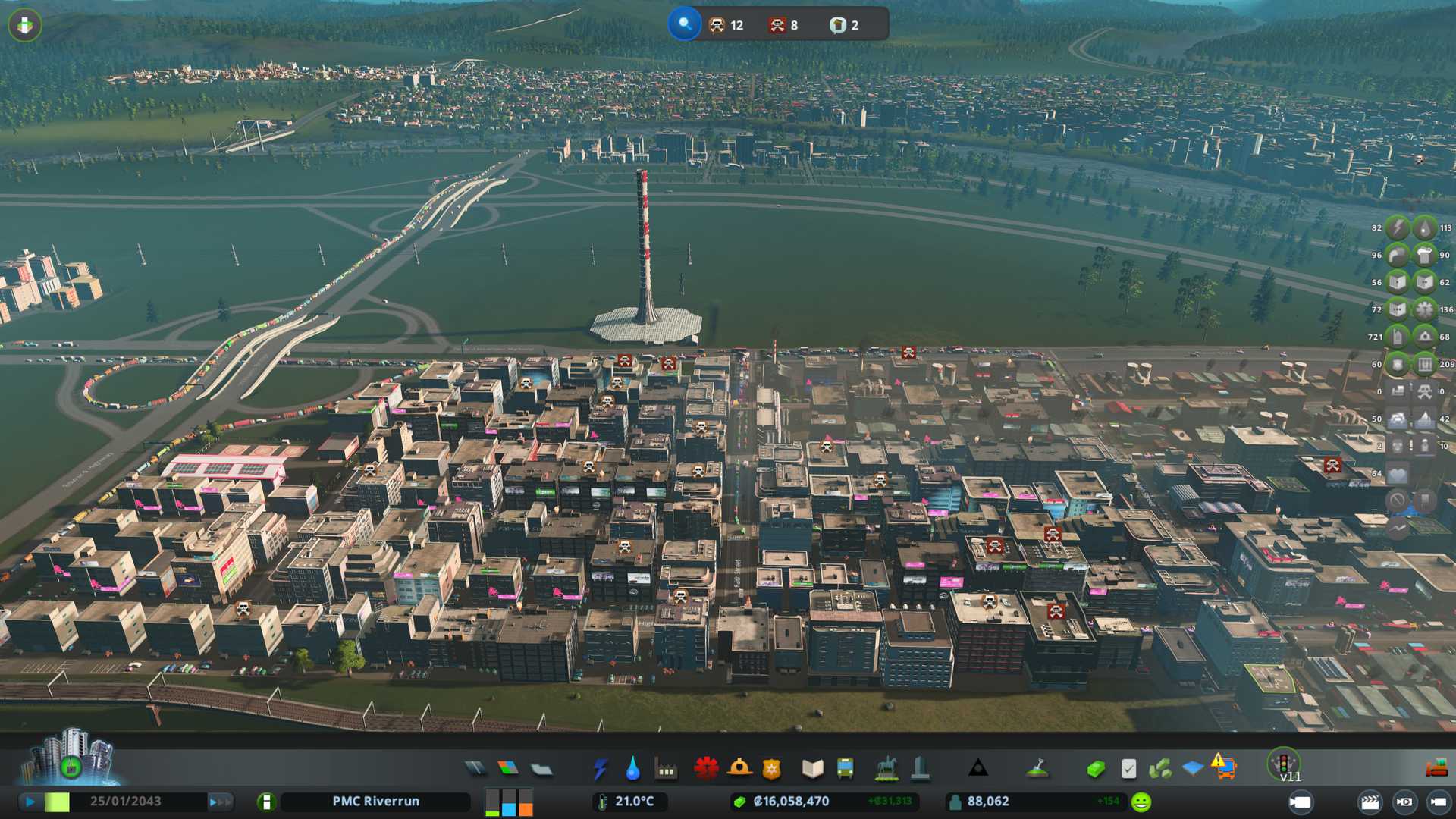The image size is (1456, 819).
Task: Open the Police badge menu
Action: click(x=771, y=769)
